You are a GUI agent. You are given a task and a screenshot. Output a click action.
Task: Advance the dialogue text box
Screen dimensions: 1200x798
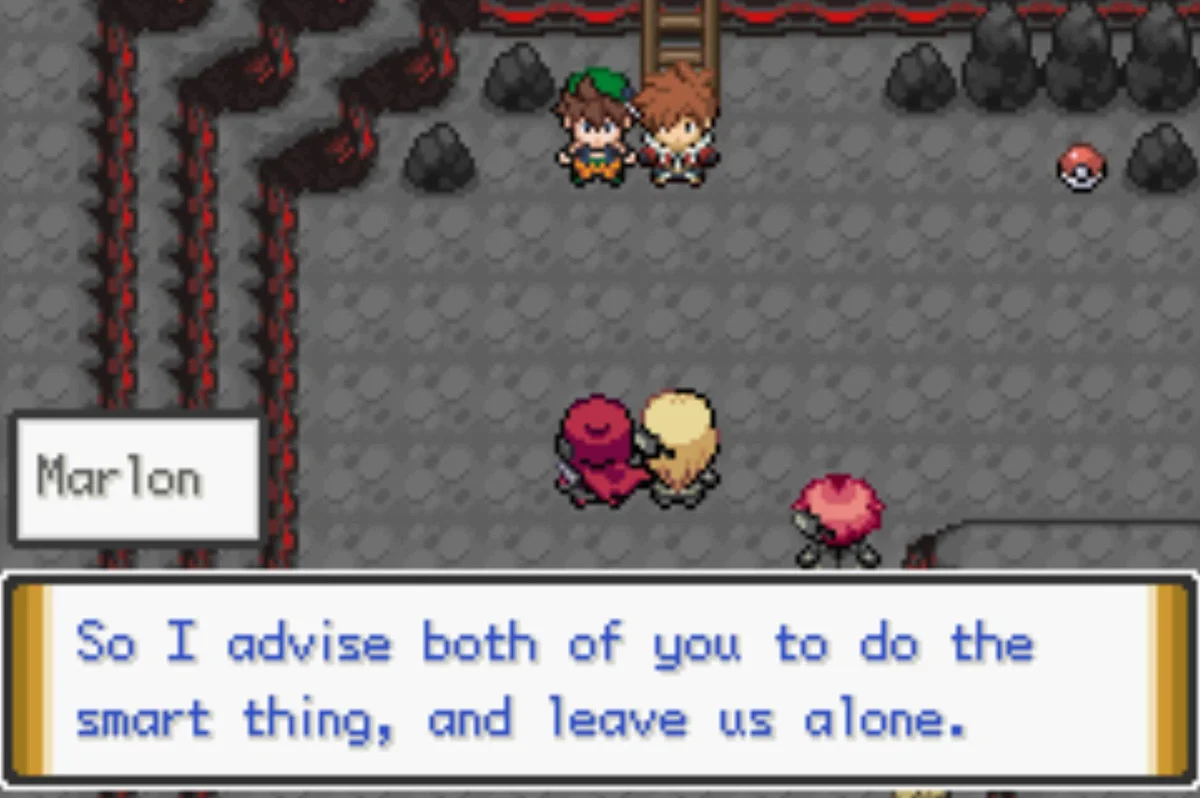[x=600, y=680]
